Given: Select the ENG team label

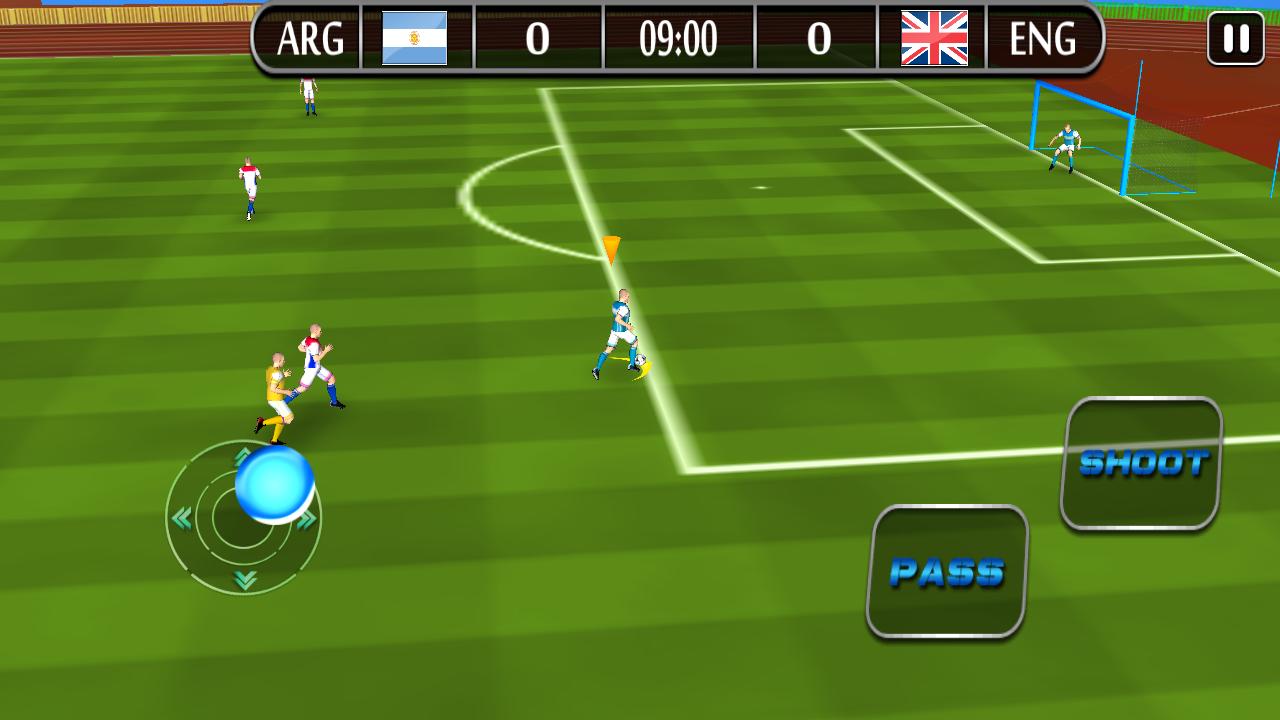Looking at the screenshot, I should pyautogui.click(x=1042, y=40).
